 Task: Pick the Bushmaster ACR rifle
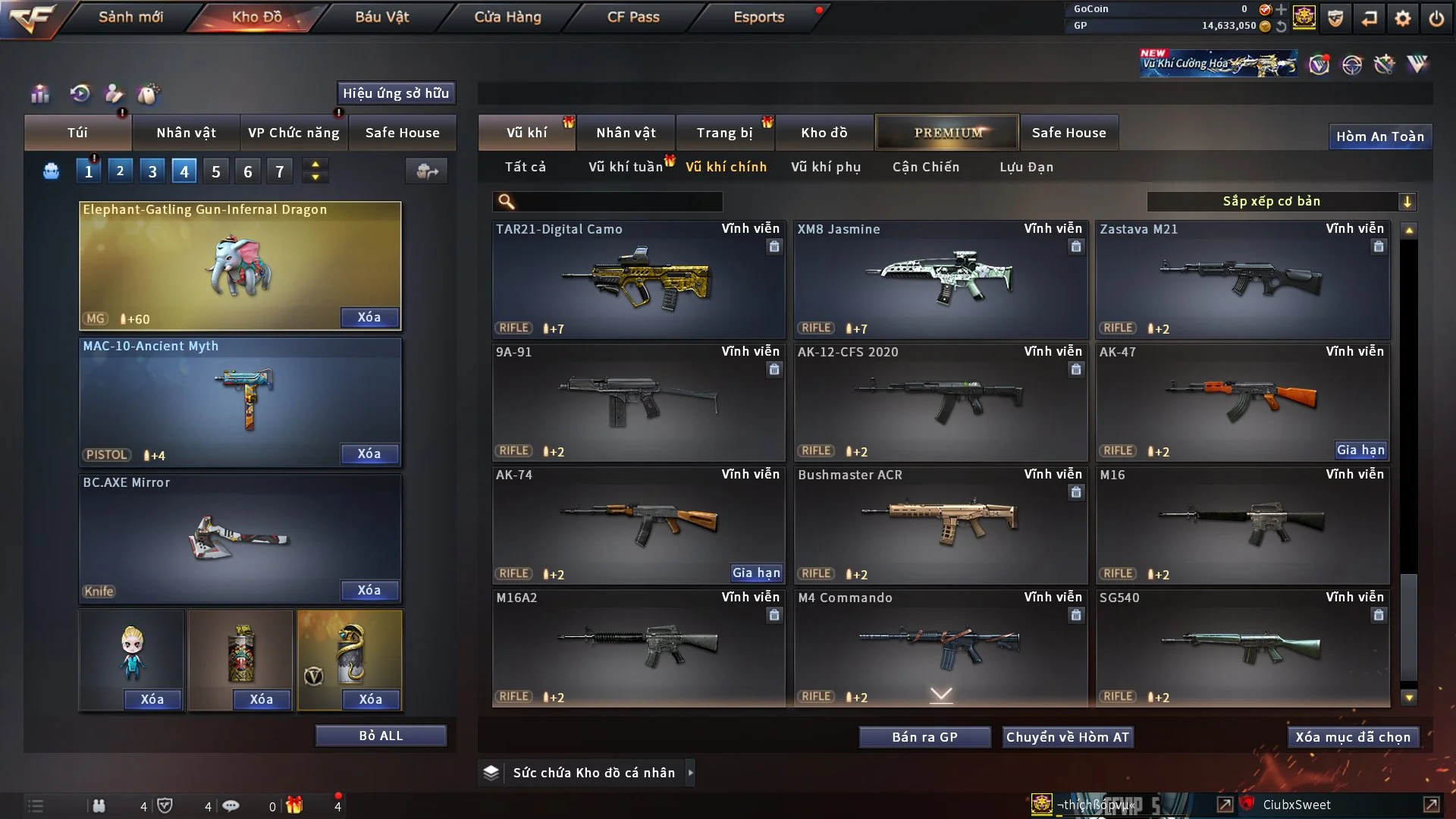940,525
